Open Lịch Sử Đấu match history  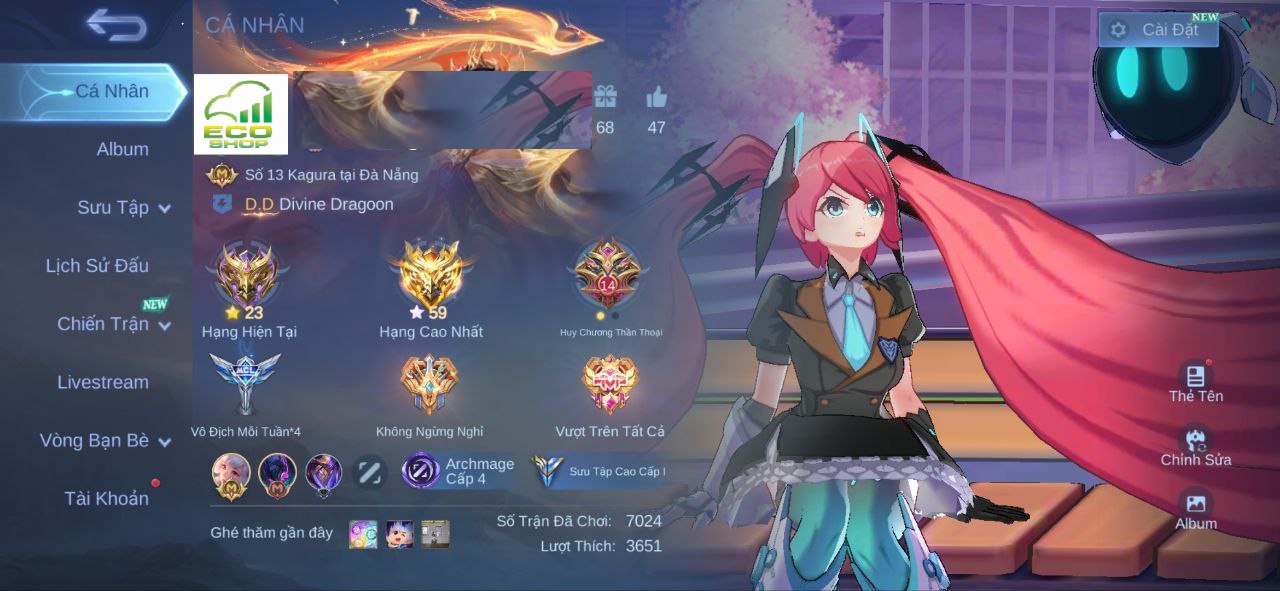click(97, 265)
